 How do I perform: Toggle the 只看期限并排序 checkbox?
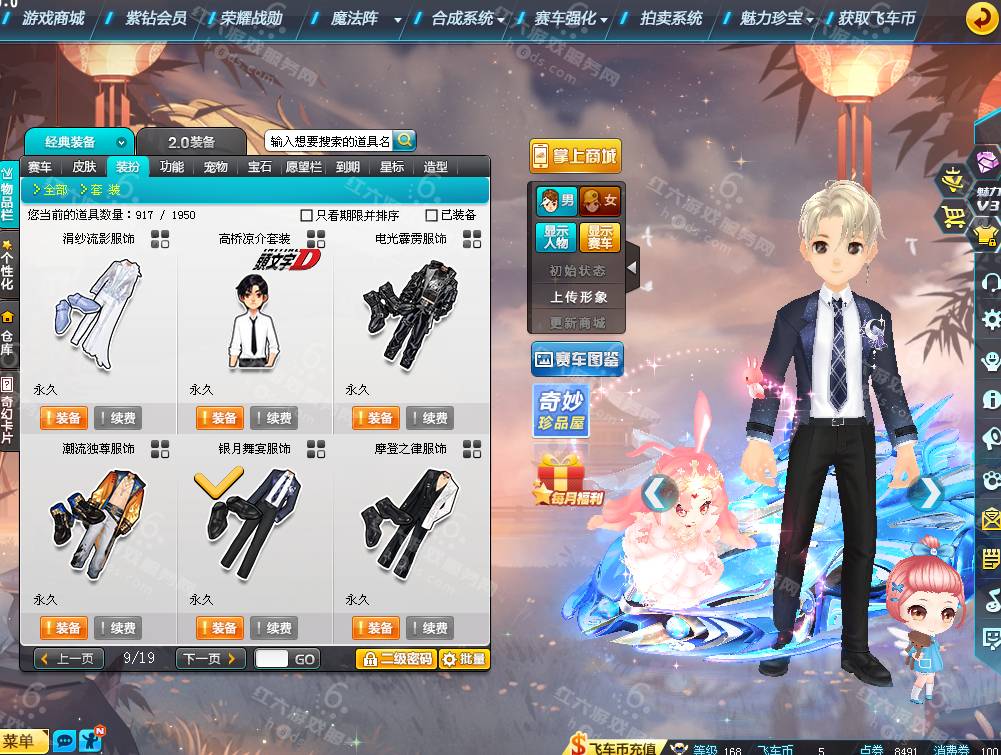[x=307, y=215]
